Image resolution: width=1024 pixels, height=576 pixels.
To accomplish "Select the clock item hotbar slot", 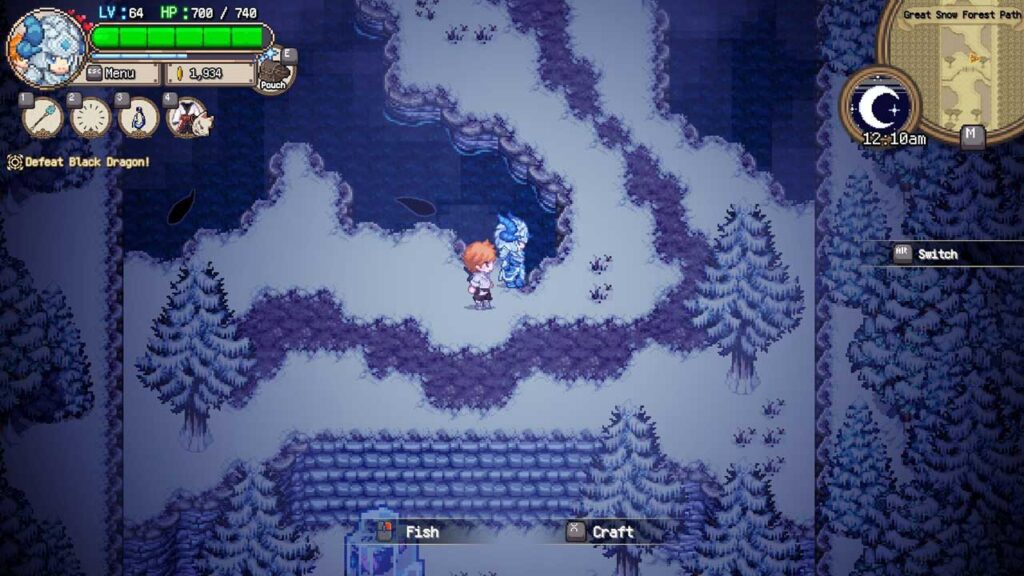I will pyautogui.click(x=90, y=117).
